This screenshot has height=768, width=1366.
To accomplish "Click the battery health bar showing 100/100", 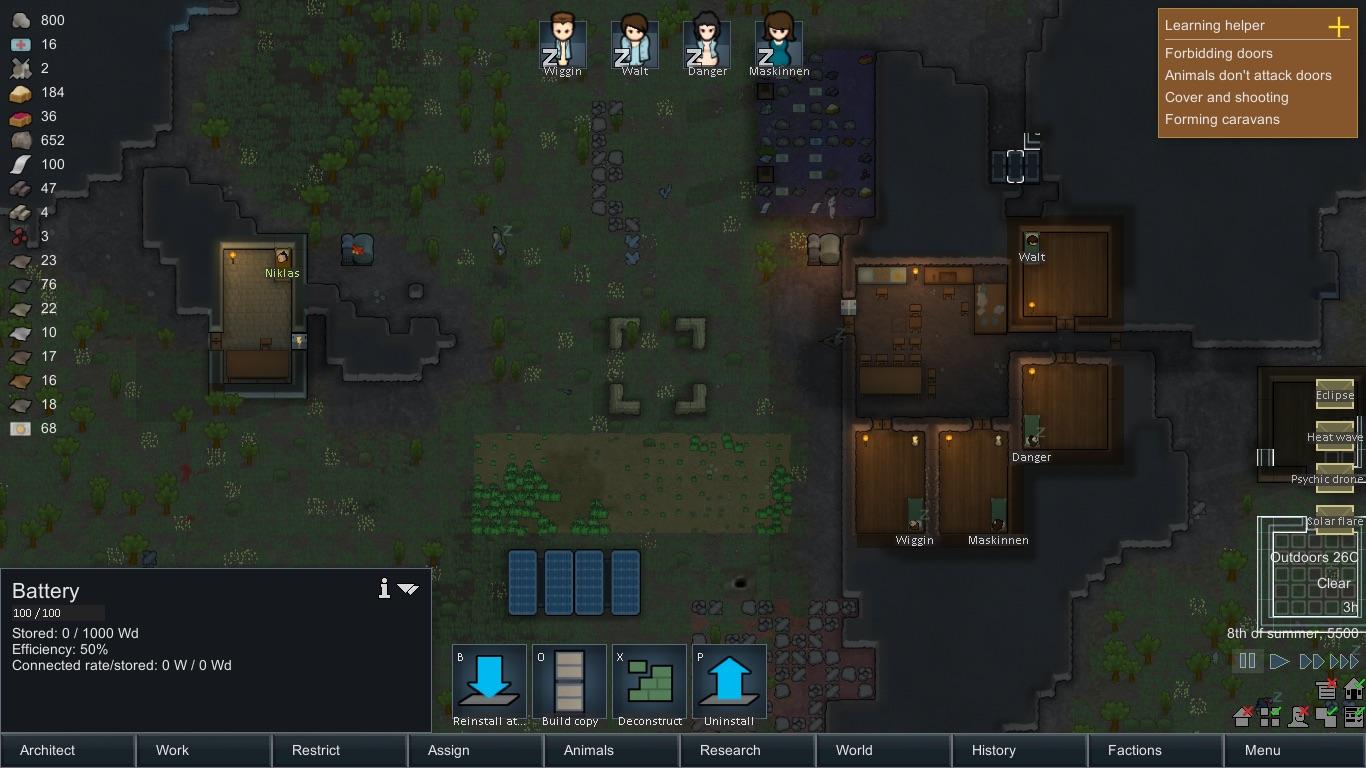I will [55, 613].
